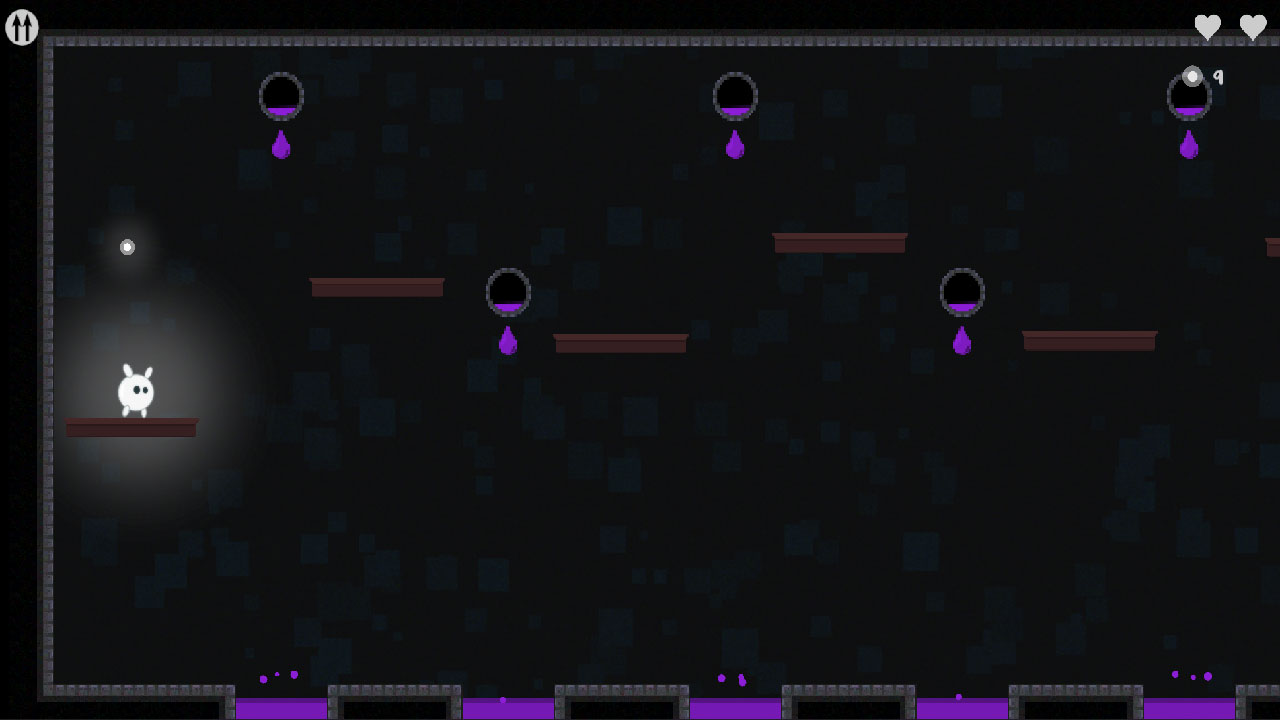Viewport: 1280px width, 720px height.
Task: Click the platform below the right-side cauldron
Action: [x=1088, y=341]
